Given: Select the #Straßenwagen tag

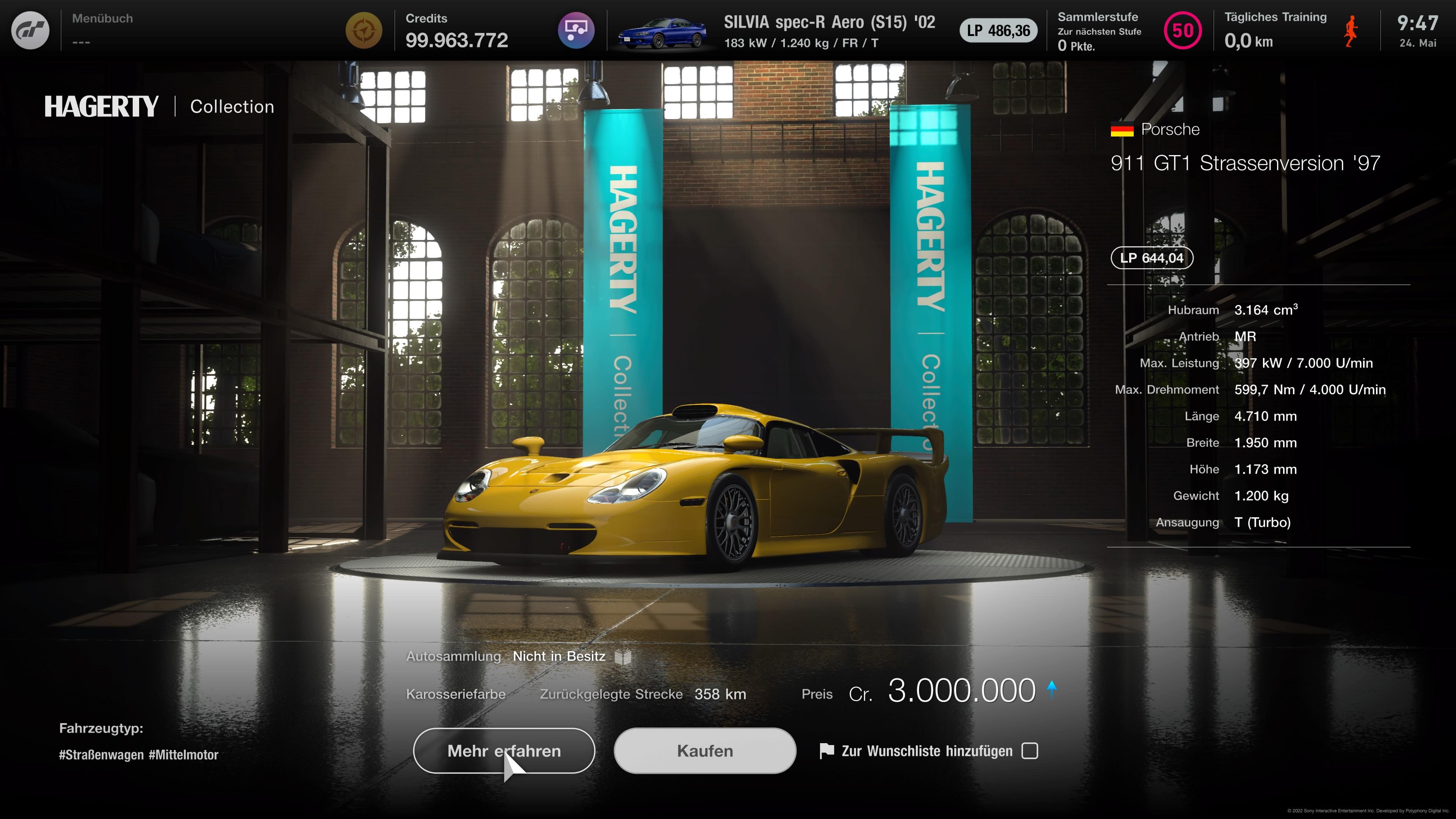Looking at the screenshot, I should coord(101,755).
